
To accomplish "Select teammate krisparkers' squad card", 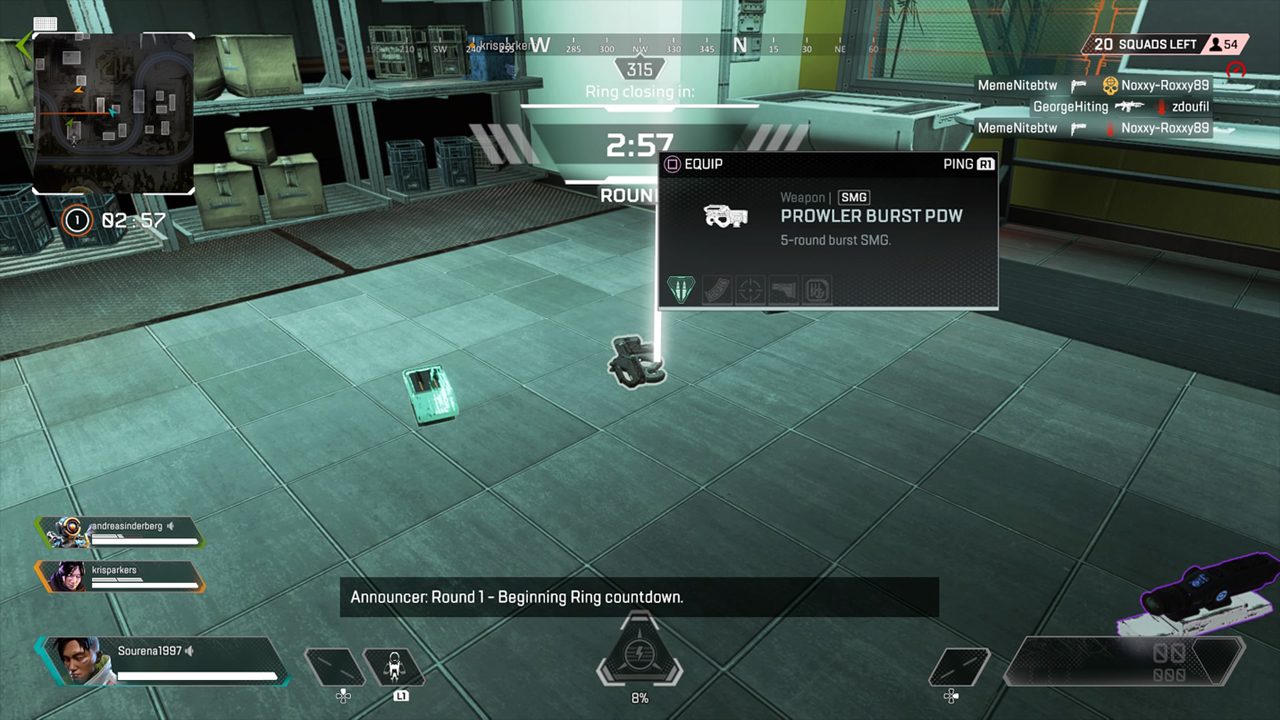I will [x=119, y=576].
